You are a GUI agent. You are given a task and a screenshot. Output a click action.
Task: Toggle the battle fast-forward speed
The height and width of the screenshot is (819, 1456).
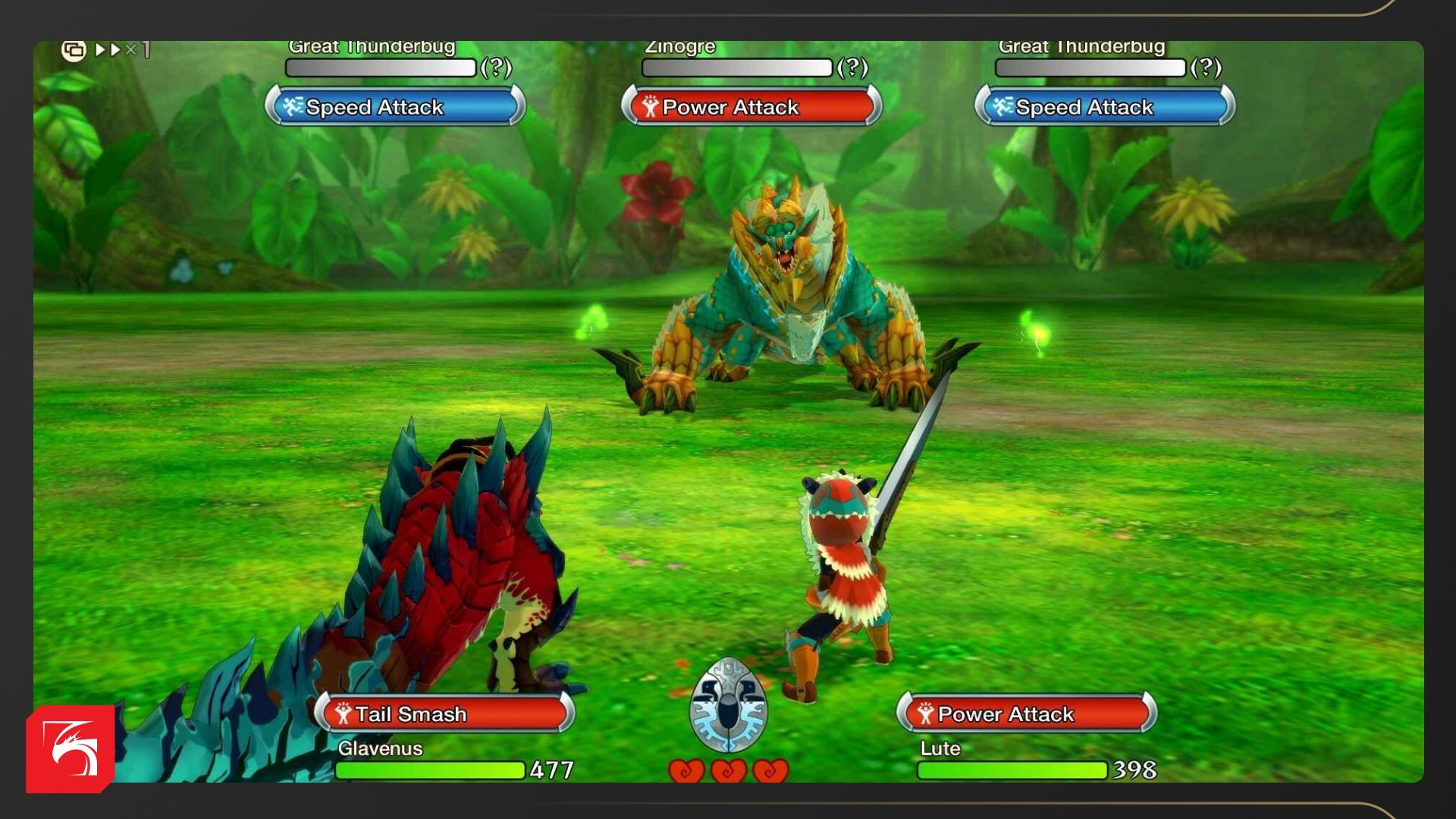[121, 50]
